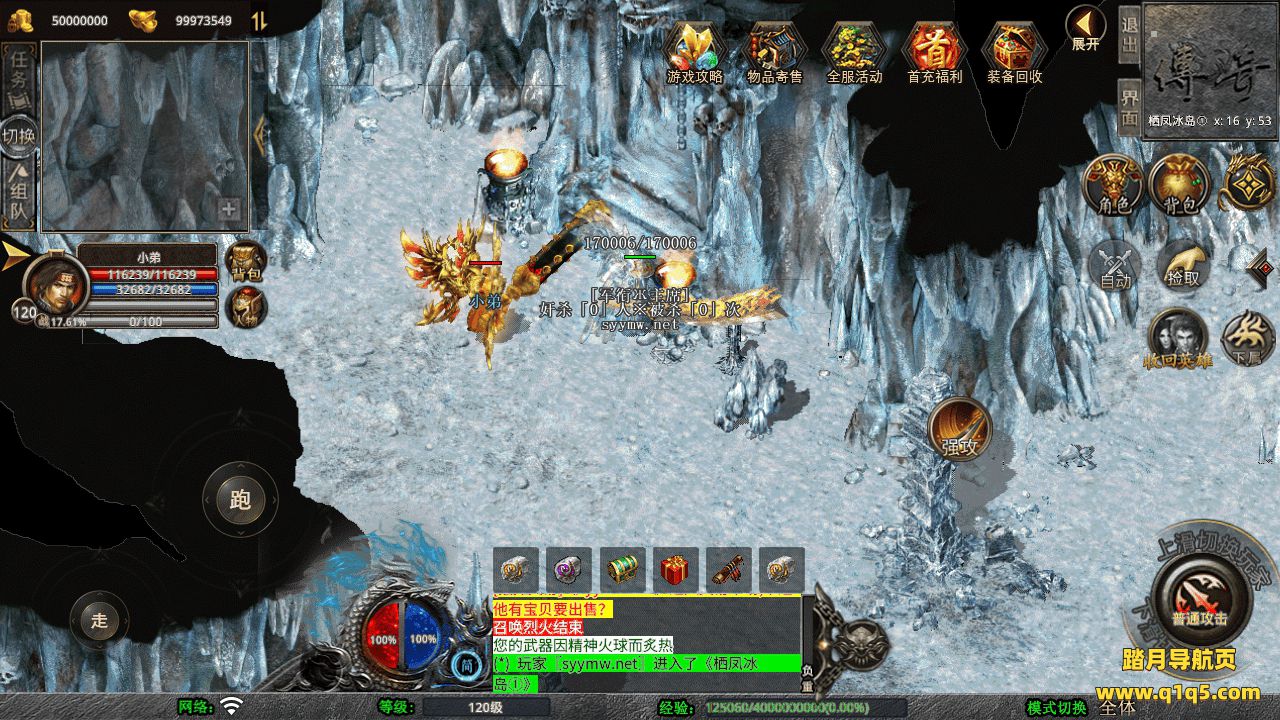Toggle 自动 auto-combat
The image size is (1280, 720).
[1115, 267]
